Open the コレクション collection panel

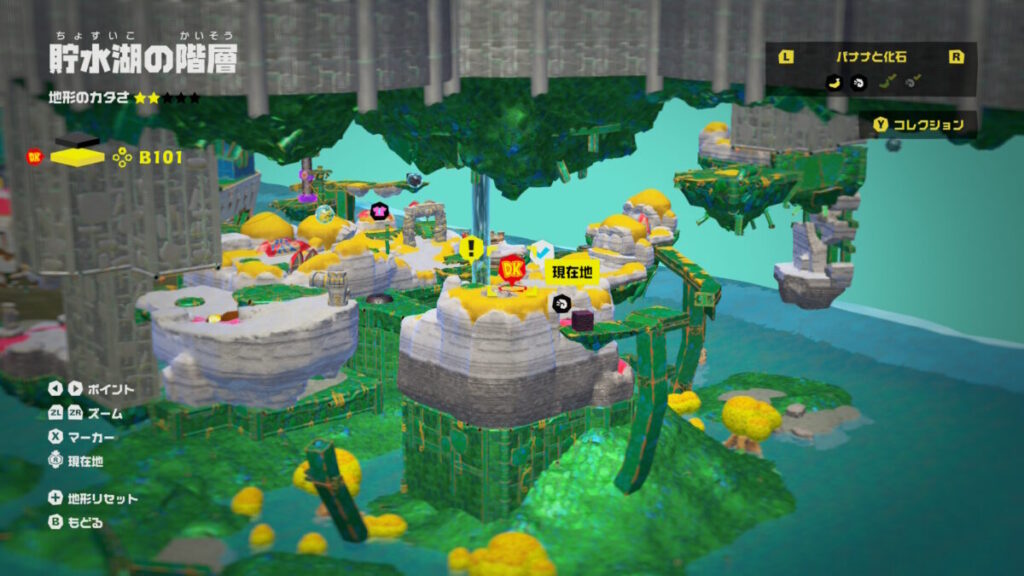920,125
